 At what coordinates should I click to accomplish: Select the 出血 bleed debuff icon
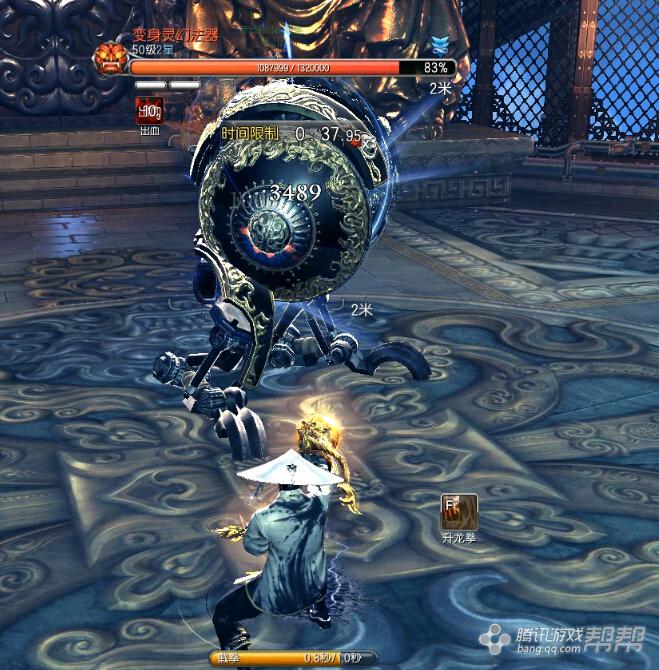[x=149, y=111]
